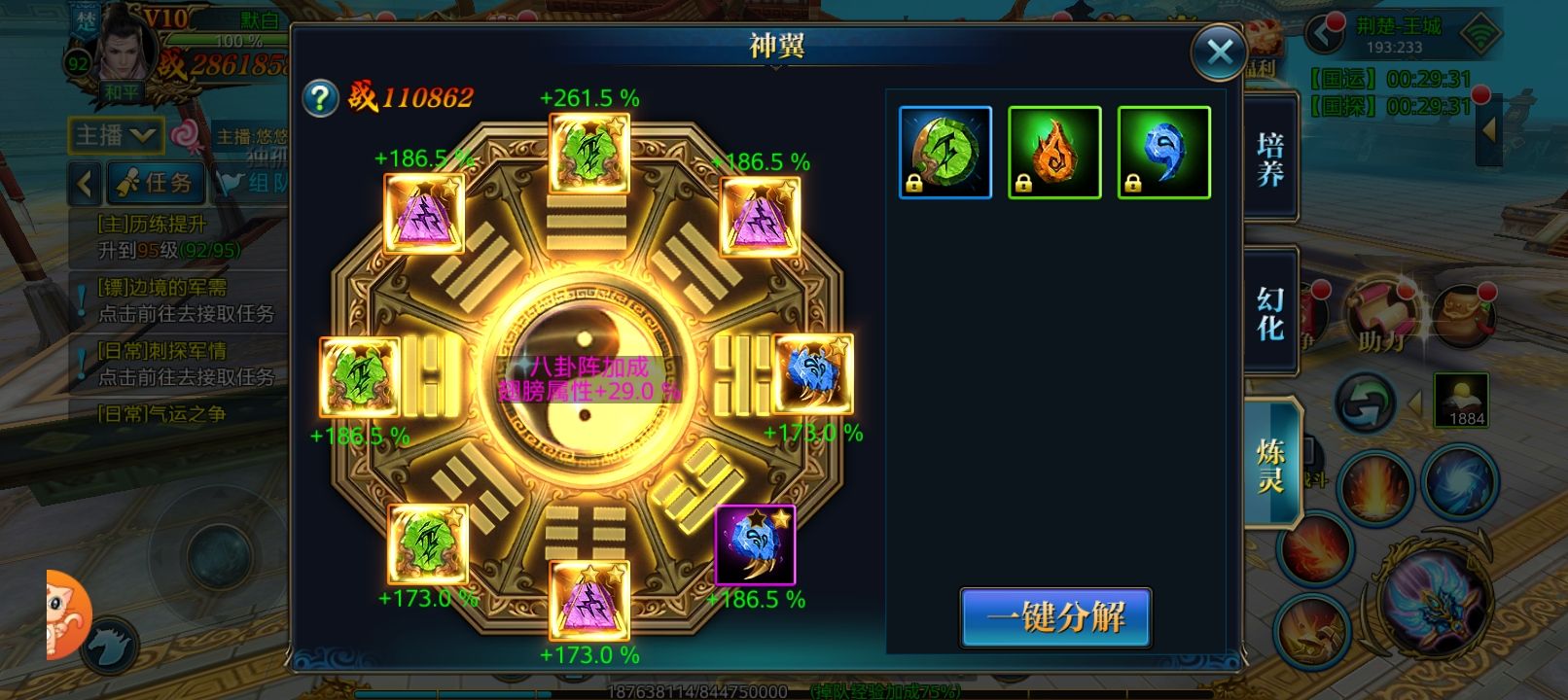Select the 炼灵 tab
Screen dimensions: 1568x700
(1270, 465)
